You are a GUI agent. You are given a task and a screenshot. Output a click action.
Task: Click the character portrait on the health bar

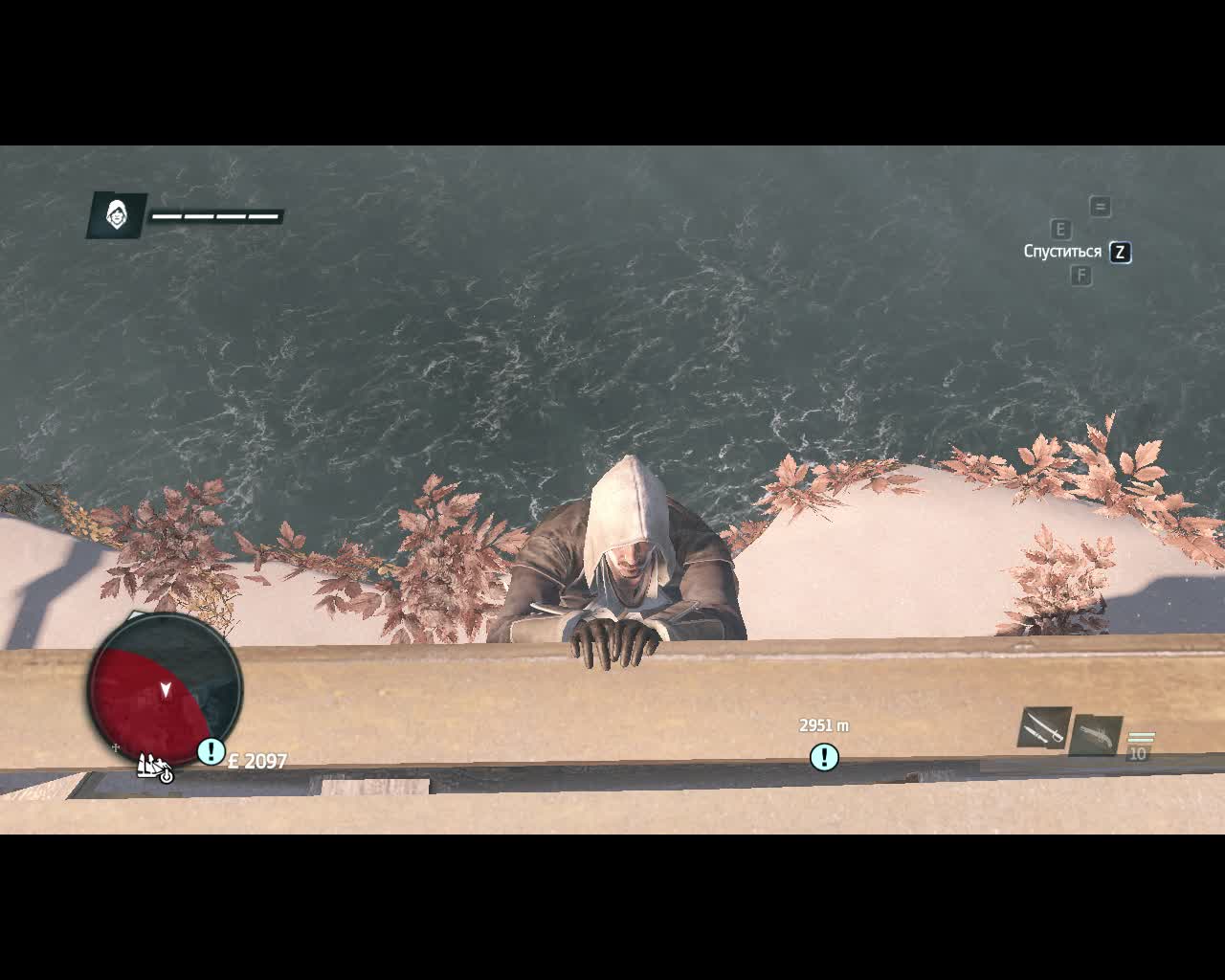(117, 215)
